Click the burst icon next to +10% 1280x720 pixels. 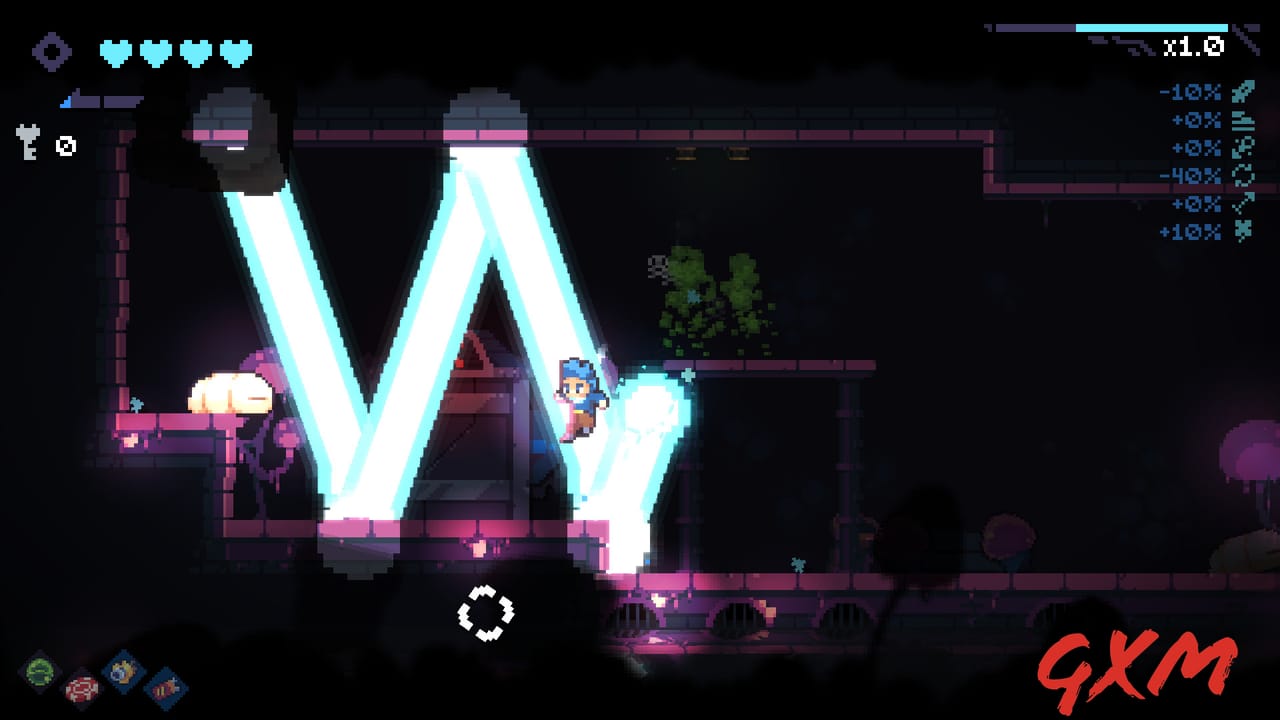click(1243, 229)
